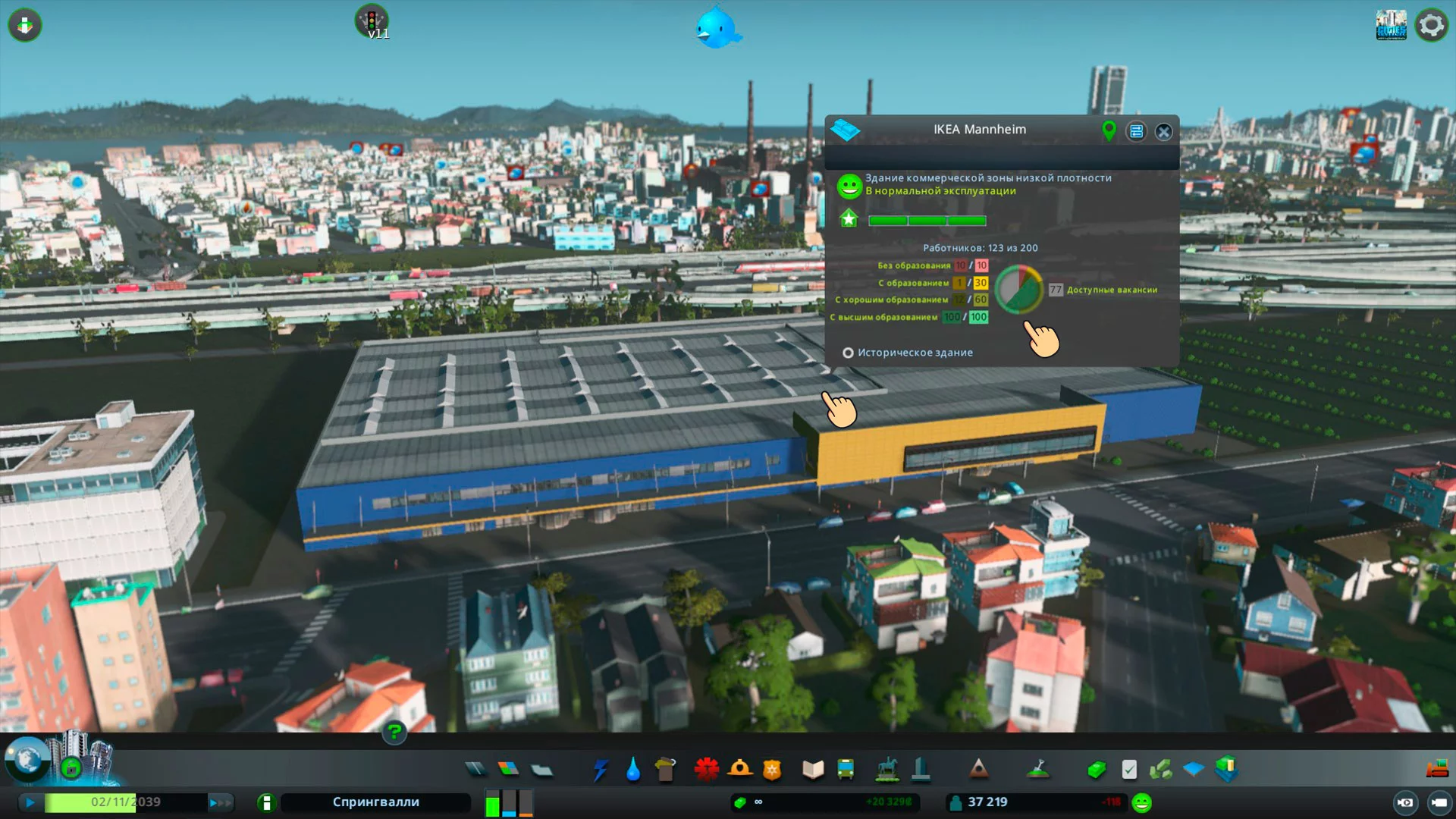Screen dimensions: 1456x819
Task: Change simulation speed with the triple-arrow button
Action: [x=220, y=802]
